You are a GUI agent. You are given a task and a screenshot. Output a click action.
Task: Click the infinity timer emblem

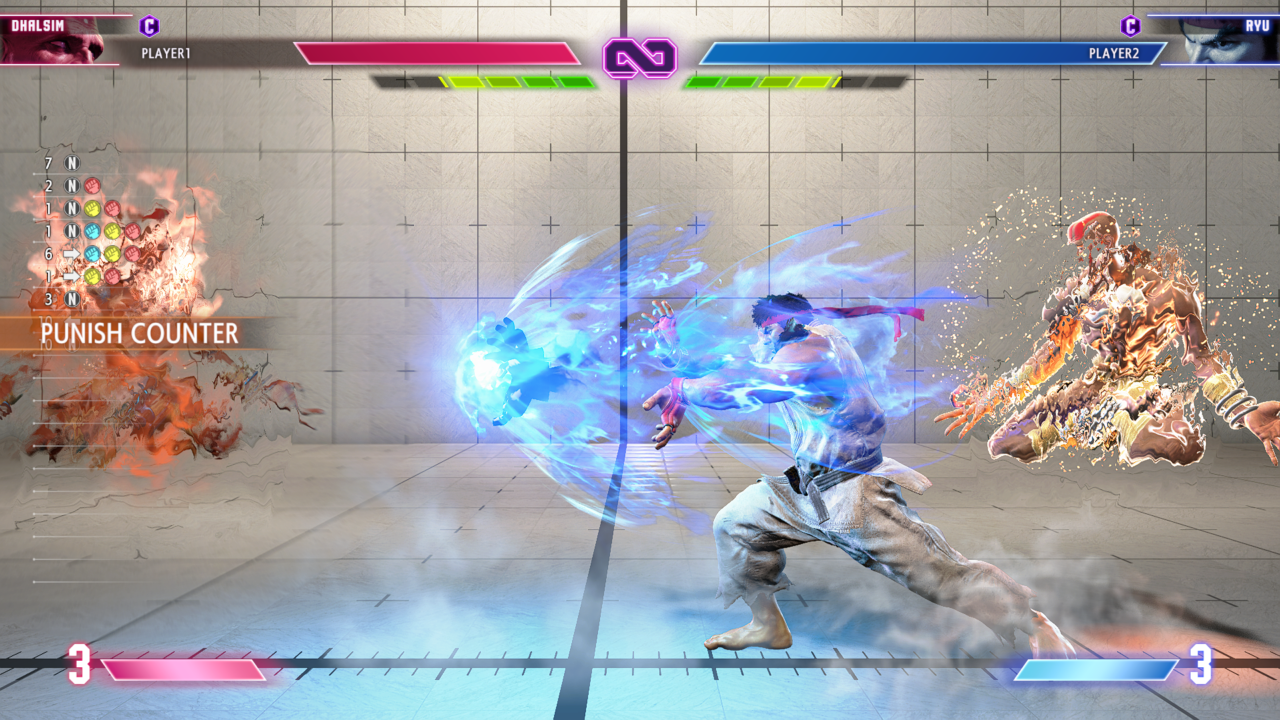[x=640, y=58]
